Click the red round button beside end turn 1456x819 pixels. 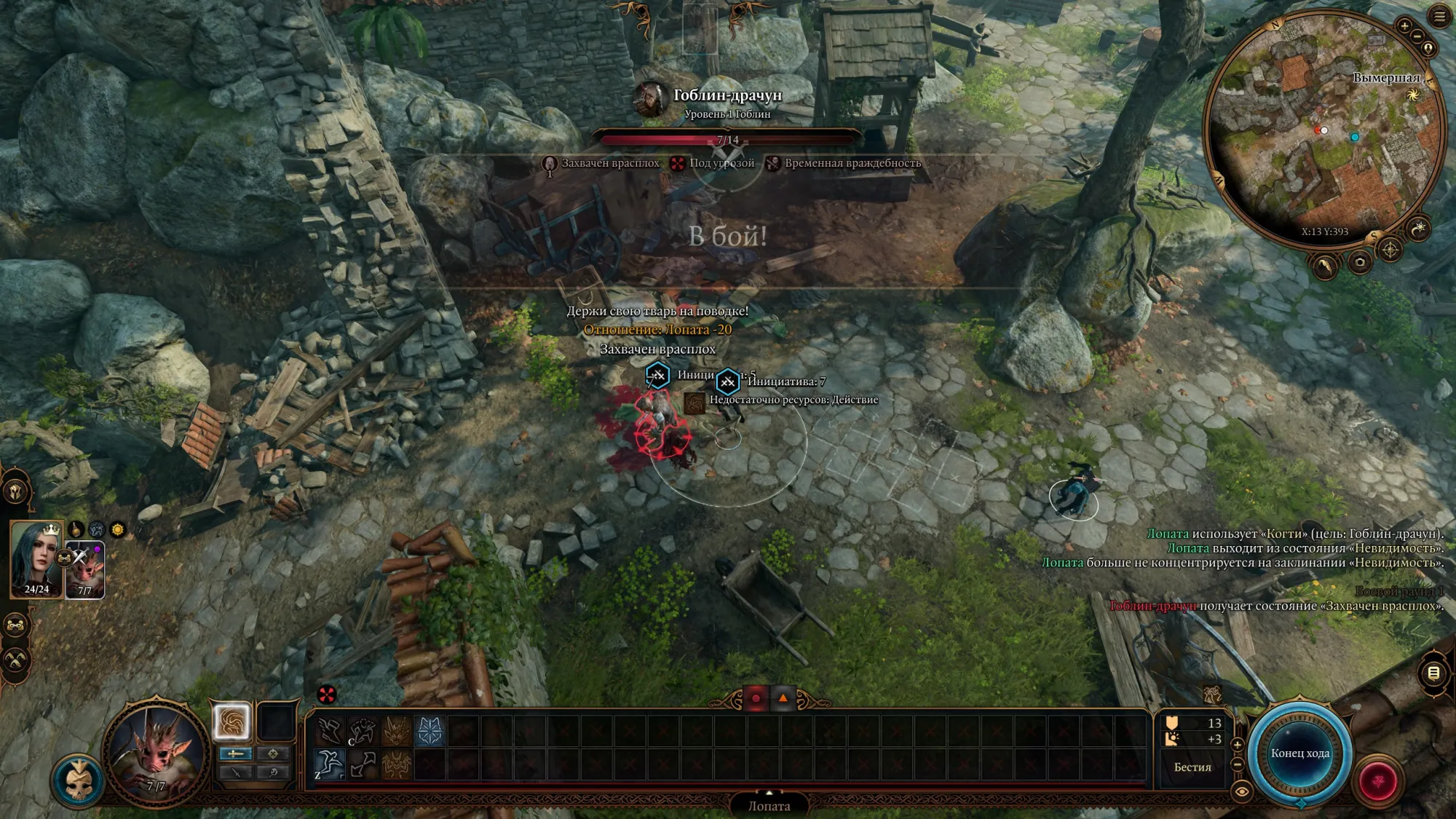pyautogui.click(x=1378, y=782)
